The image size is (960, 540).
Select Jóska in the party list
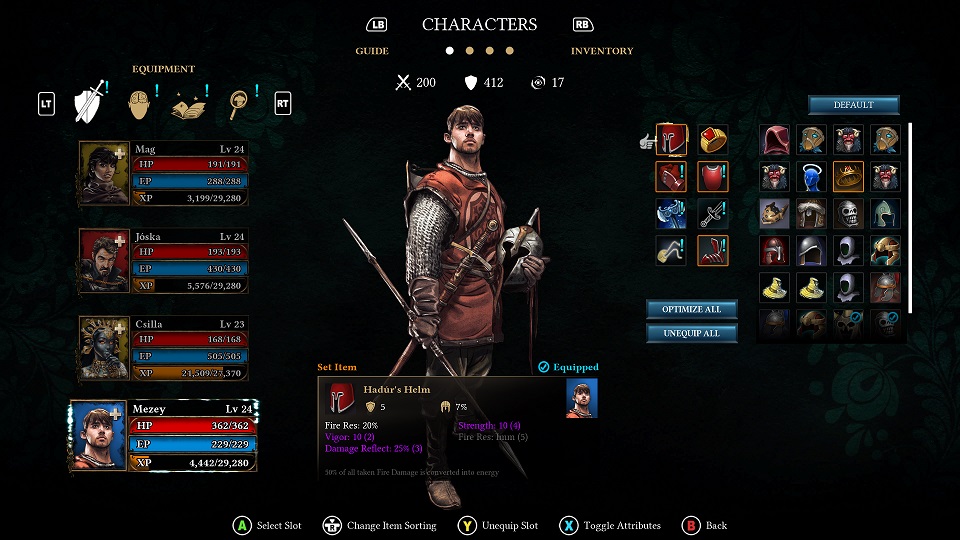click(164, 262)
